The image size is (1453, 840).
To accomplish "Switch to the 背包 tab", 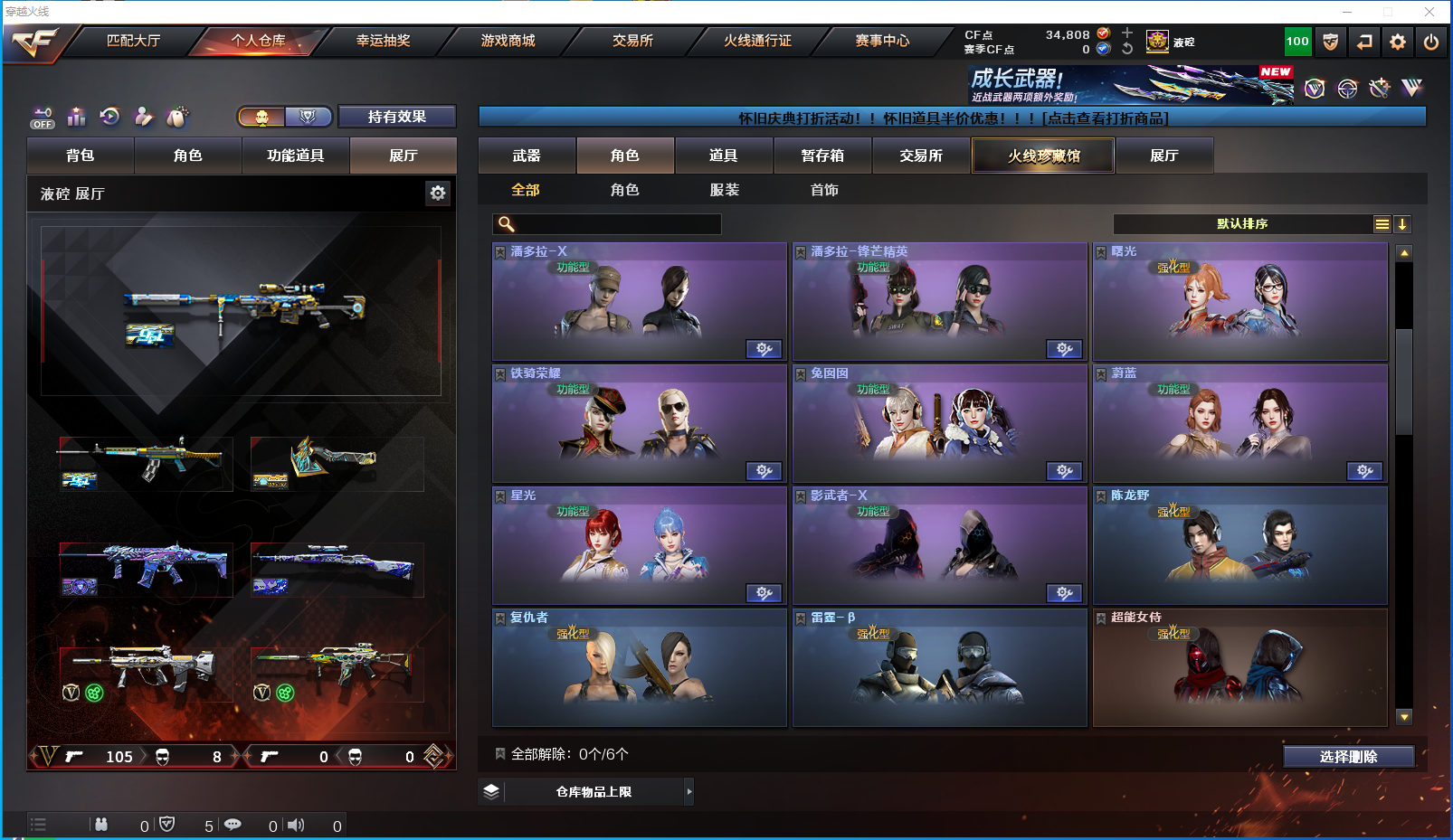I will 81,156.
